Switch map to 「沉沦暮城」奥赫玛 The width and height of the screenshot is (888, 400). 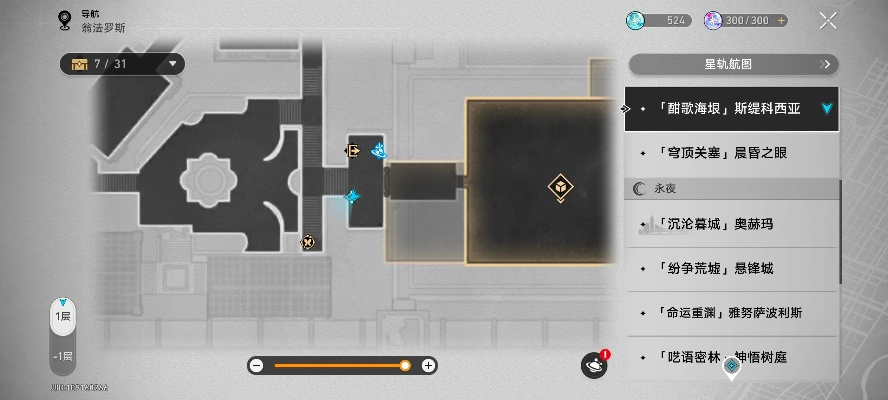[x=731, y=224]
